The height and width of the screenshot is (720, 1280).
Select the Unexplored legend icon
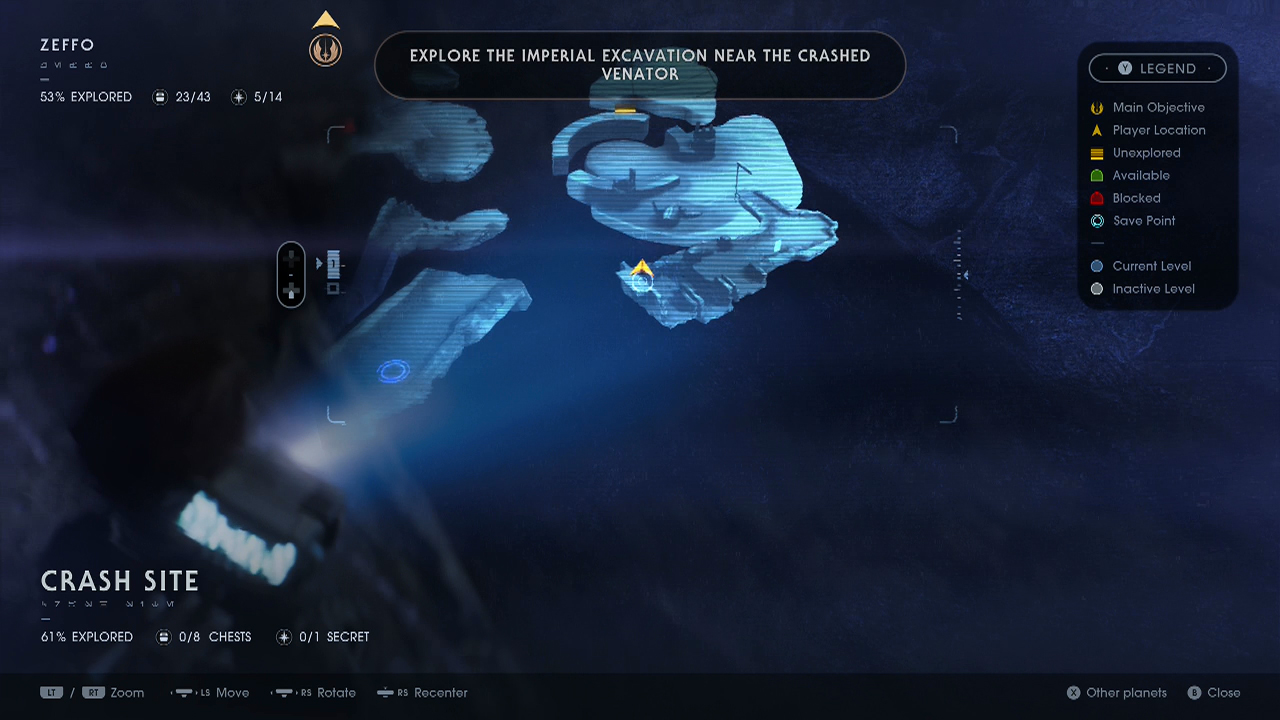(1096, 153)
